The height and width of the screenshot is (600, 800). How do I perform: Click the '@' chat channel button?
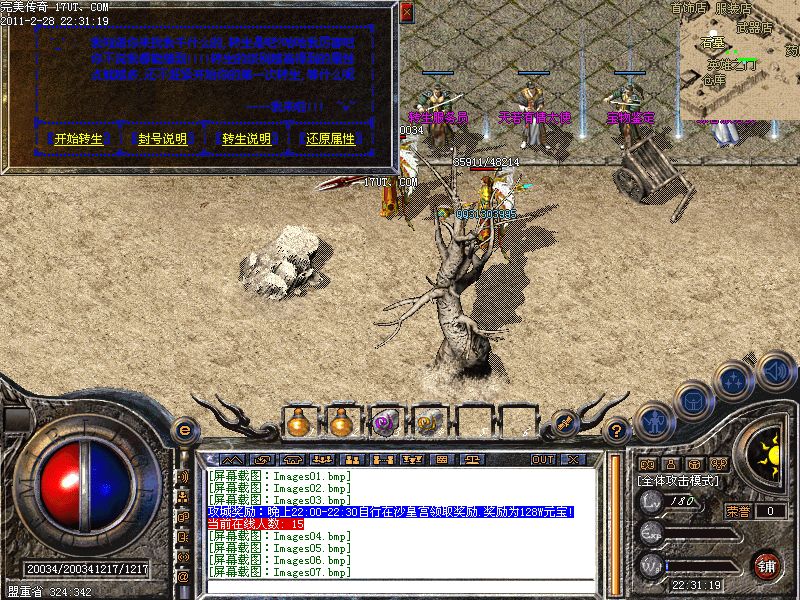coord(183,577)
